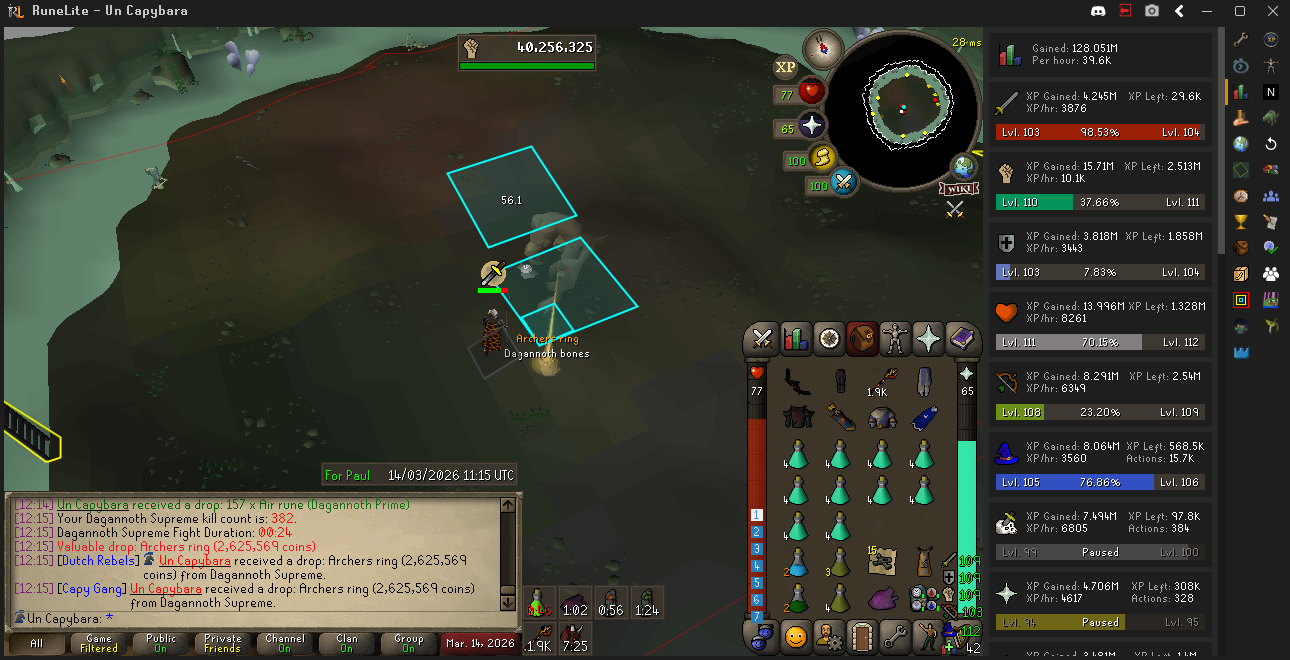Image resolution: width=1290 pixels, height=660 pixels.
Task: Open the Combat Options tab
Action: [763, 339]
